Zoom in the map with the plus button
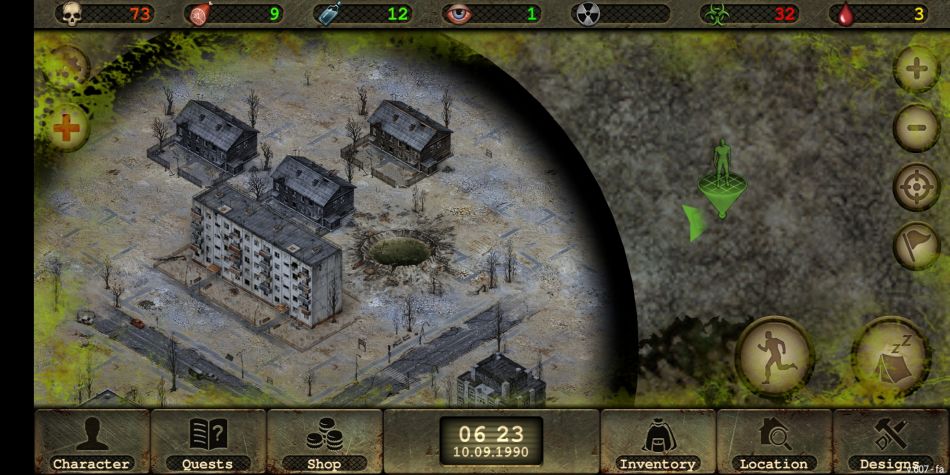The width and height of the screenshot is (950, 475). (x=915, y=70)
